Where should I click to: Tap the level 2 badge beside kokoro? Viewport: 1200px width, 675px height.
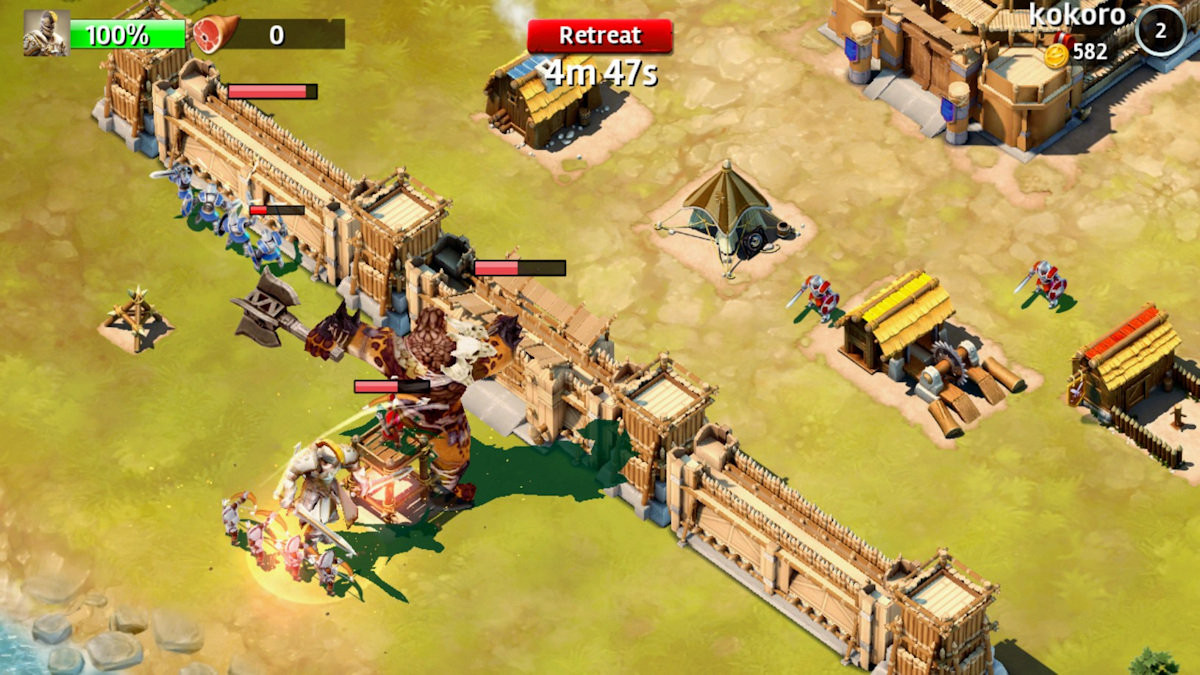click(1160, 30)
